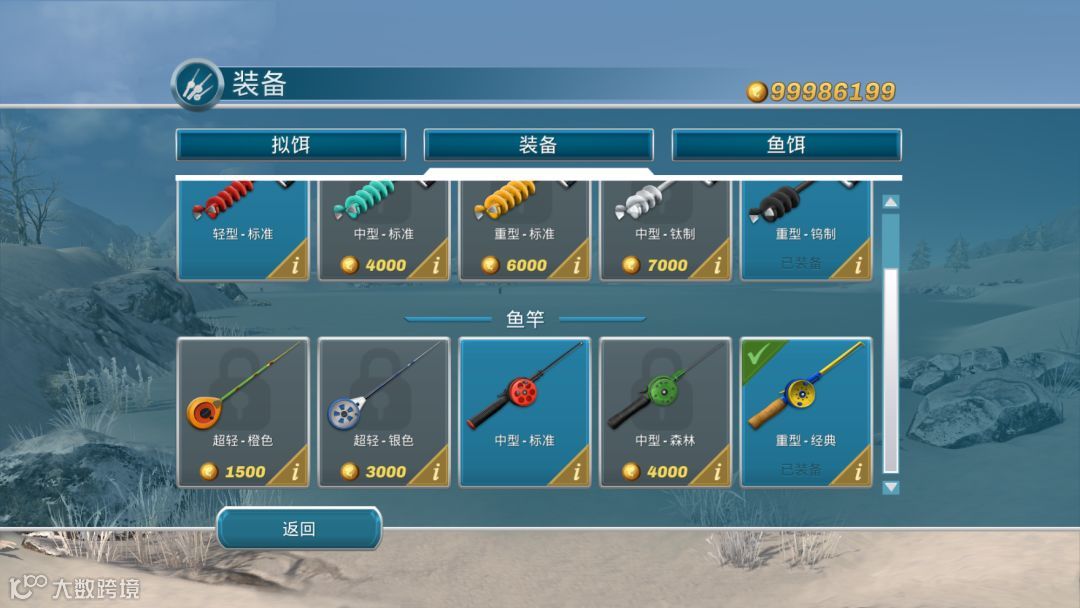Click the 返回 back button

click(x=299, y=529)
